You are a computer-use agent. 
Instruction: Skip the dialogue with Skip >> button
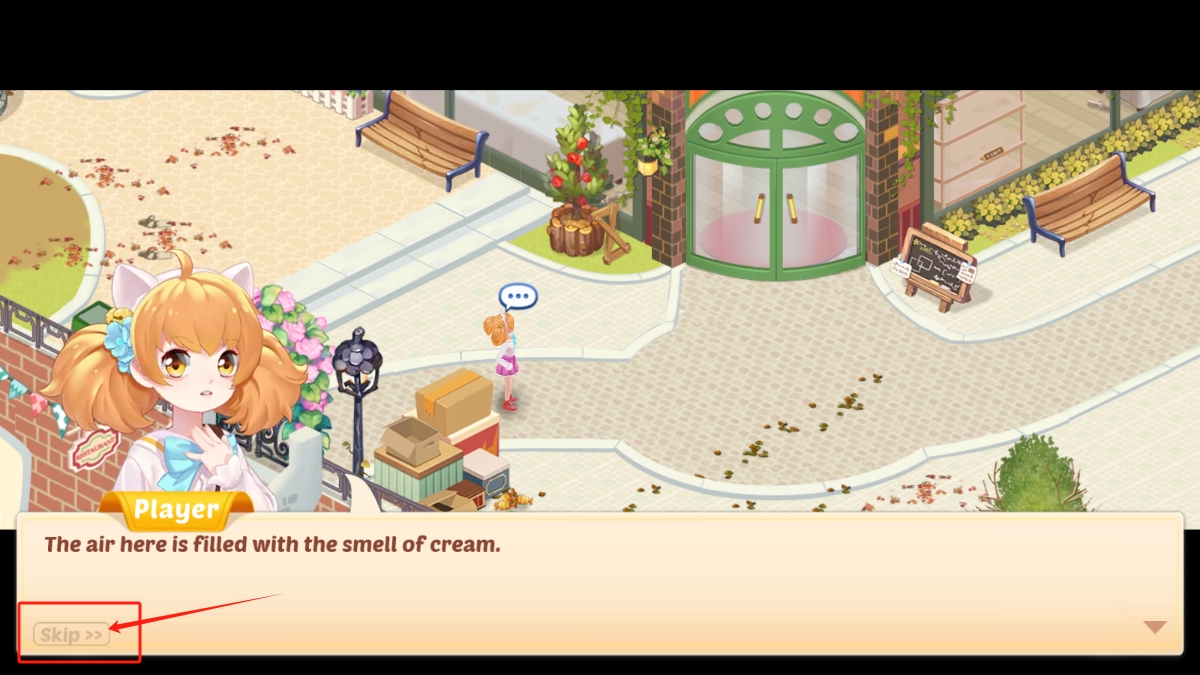(x=71, y=634)
